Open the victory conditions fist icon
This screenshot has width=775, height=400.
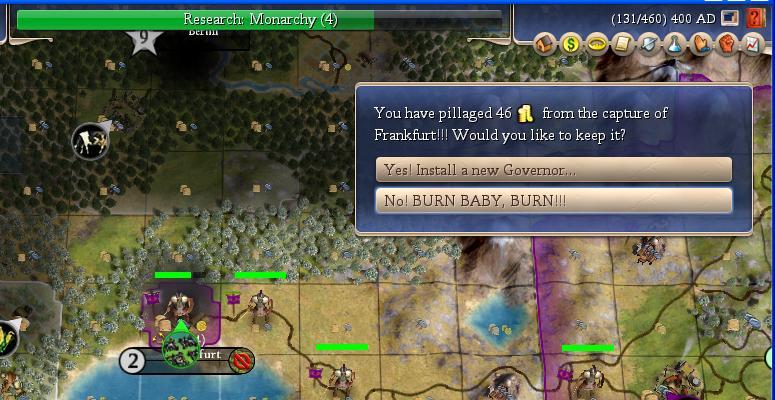click(727, 43)
